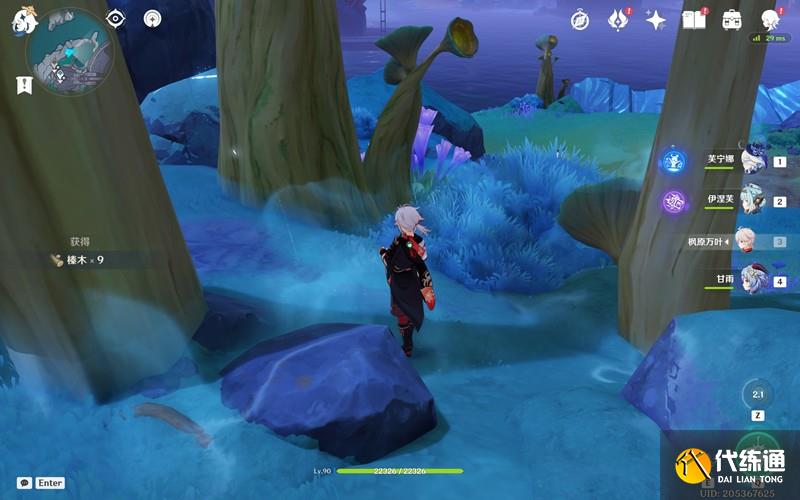Click the round star beacon icon near the minimap

click(152, 18)
